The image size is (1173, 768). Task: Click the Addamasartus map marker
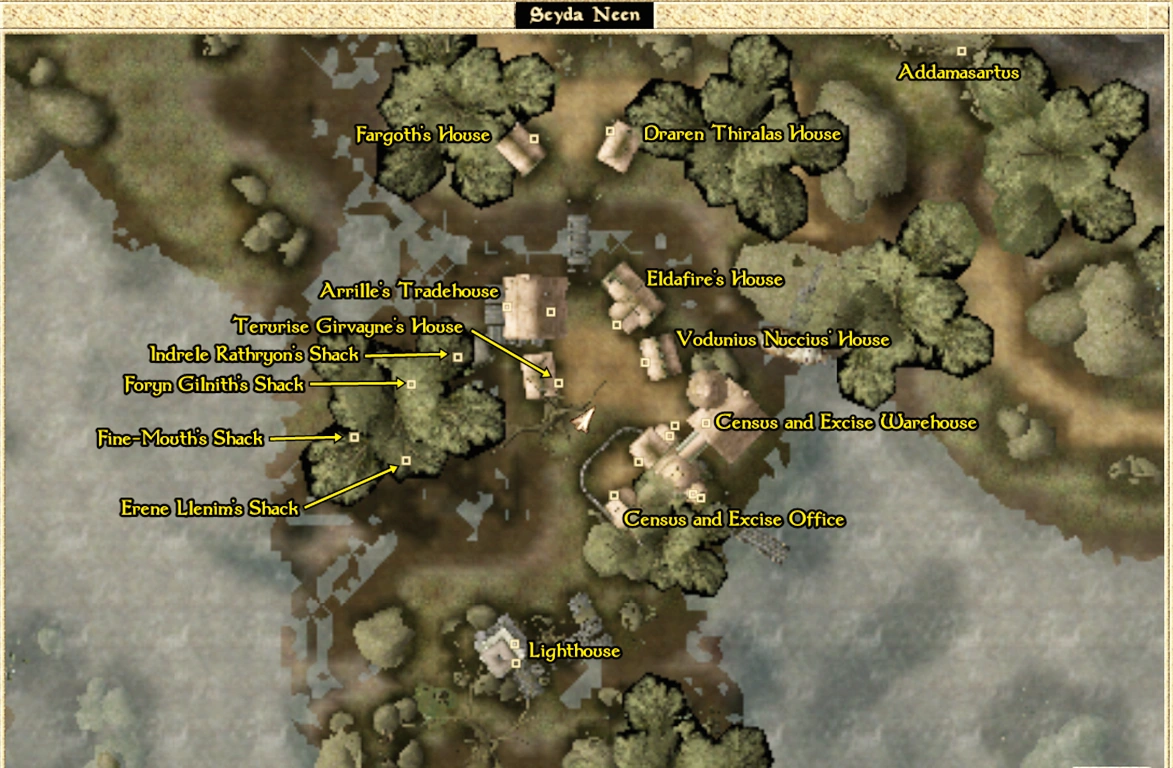click(x=962, y=51)
